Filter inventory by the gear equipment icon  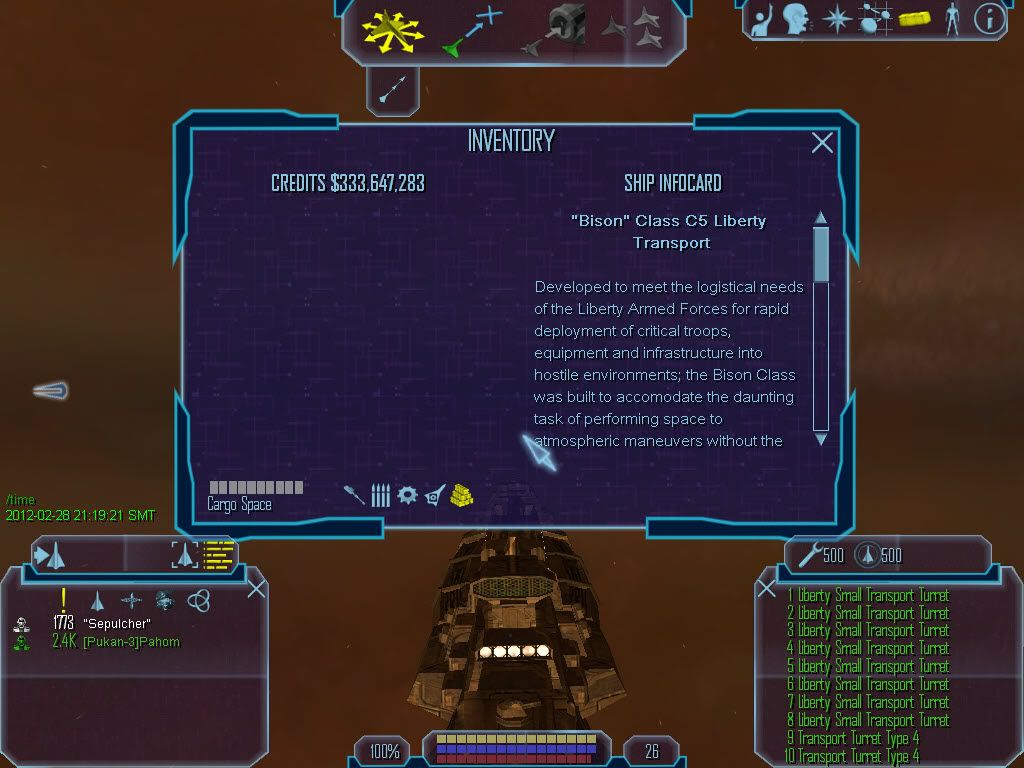click(407, 494)
